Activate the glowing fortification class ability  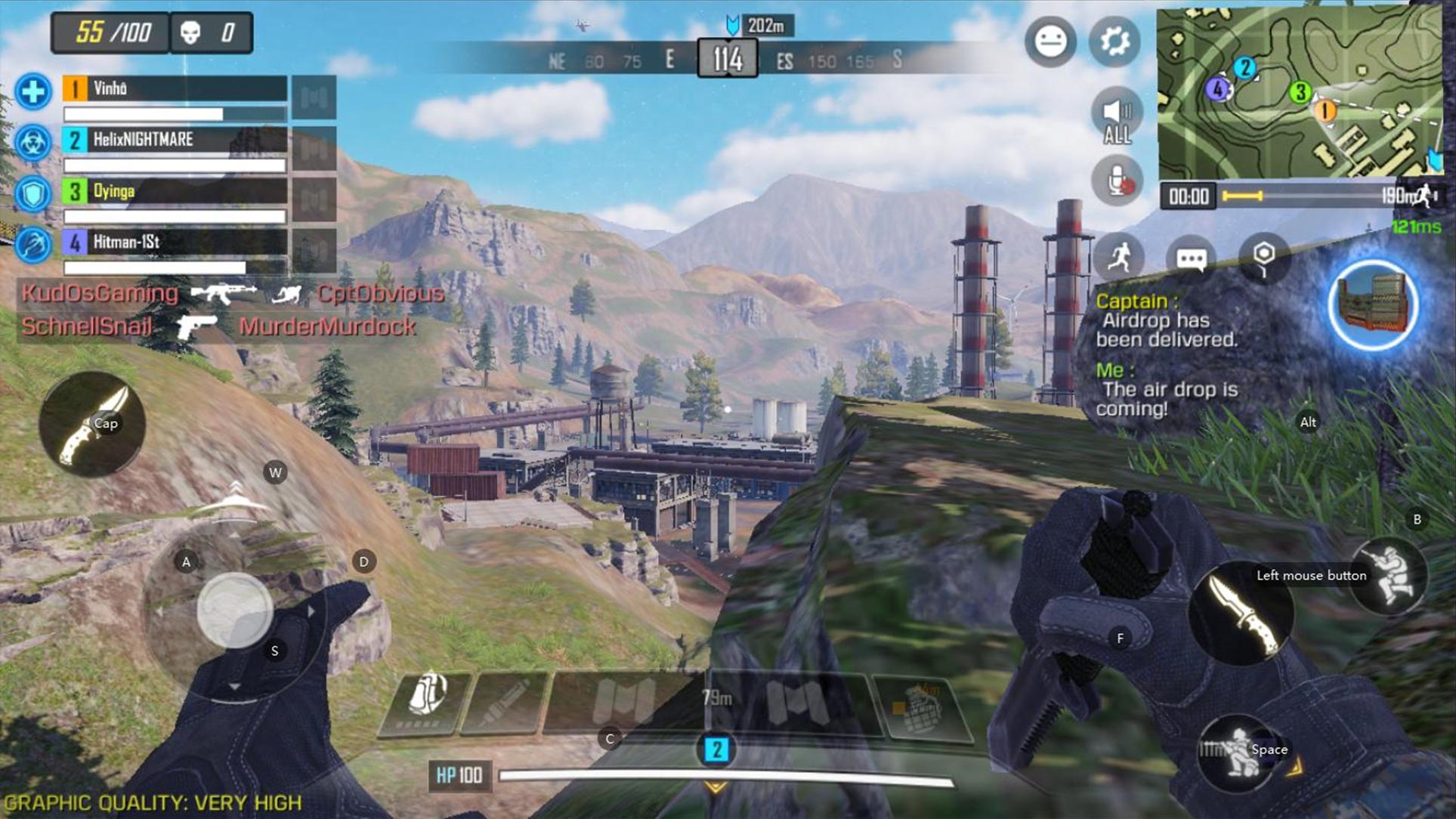[x=1373, y=305]
